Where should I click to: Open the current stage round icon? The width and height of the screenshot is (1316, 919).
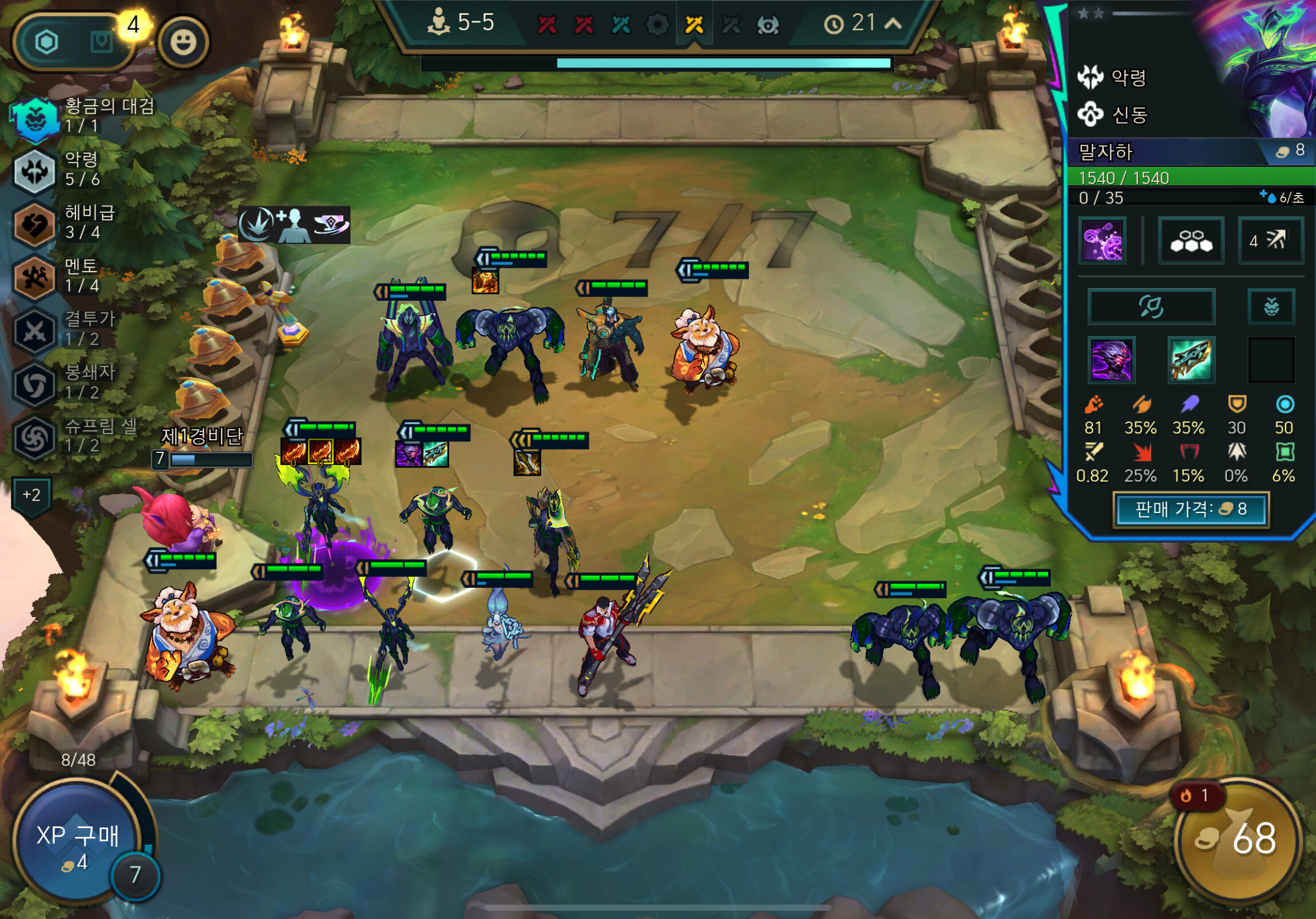click(x=694, y=25)
